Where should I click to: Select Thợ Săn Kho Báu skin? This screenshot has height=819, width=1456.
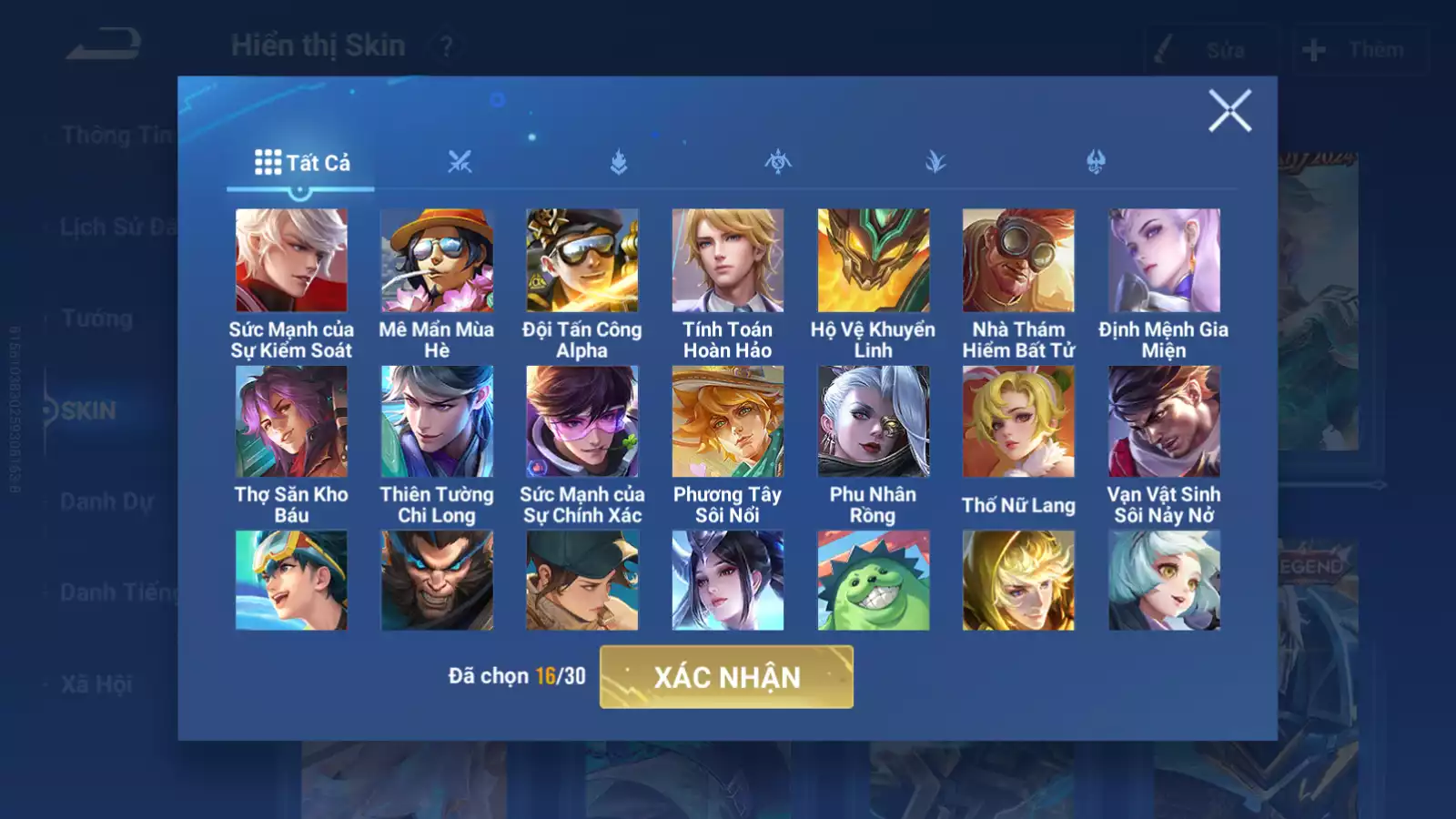[291, 422]
